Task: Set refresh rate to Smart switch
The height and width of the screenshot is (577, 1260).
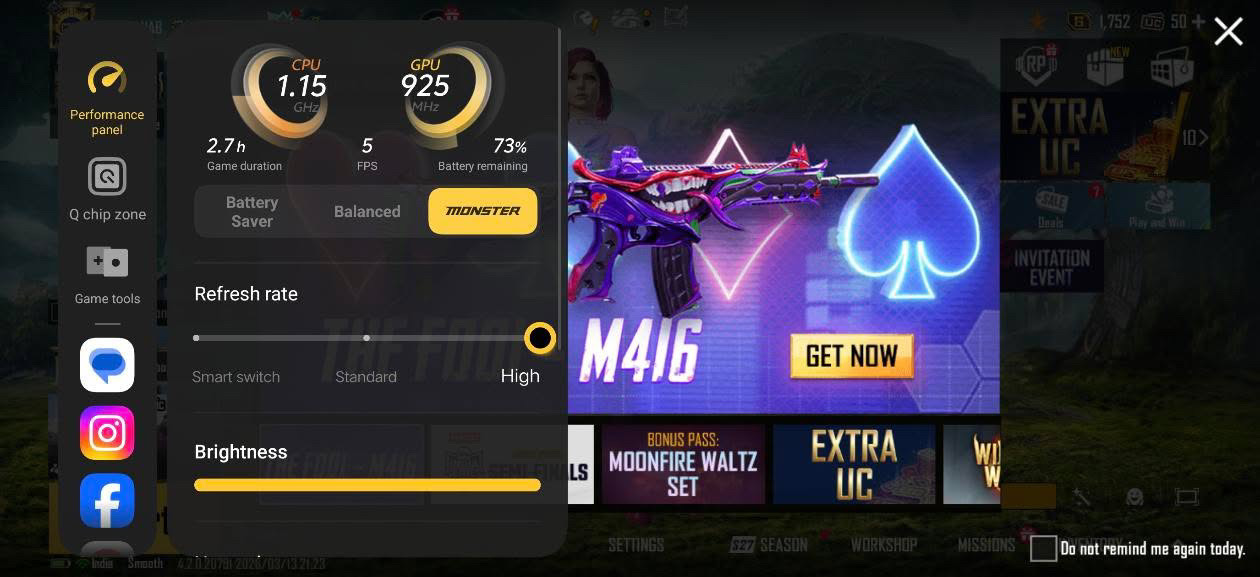Action: click(197, 338)
